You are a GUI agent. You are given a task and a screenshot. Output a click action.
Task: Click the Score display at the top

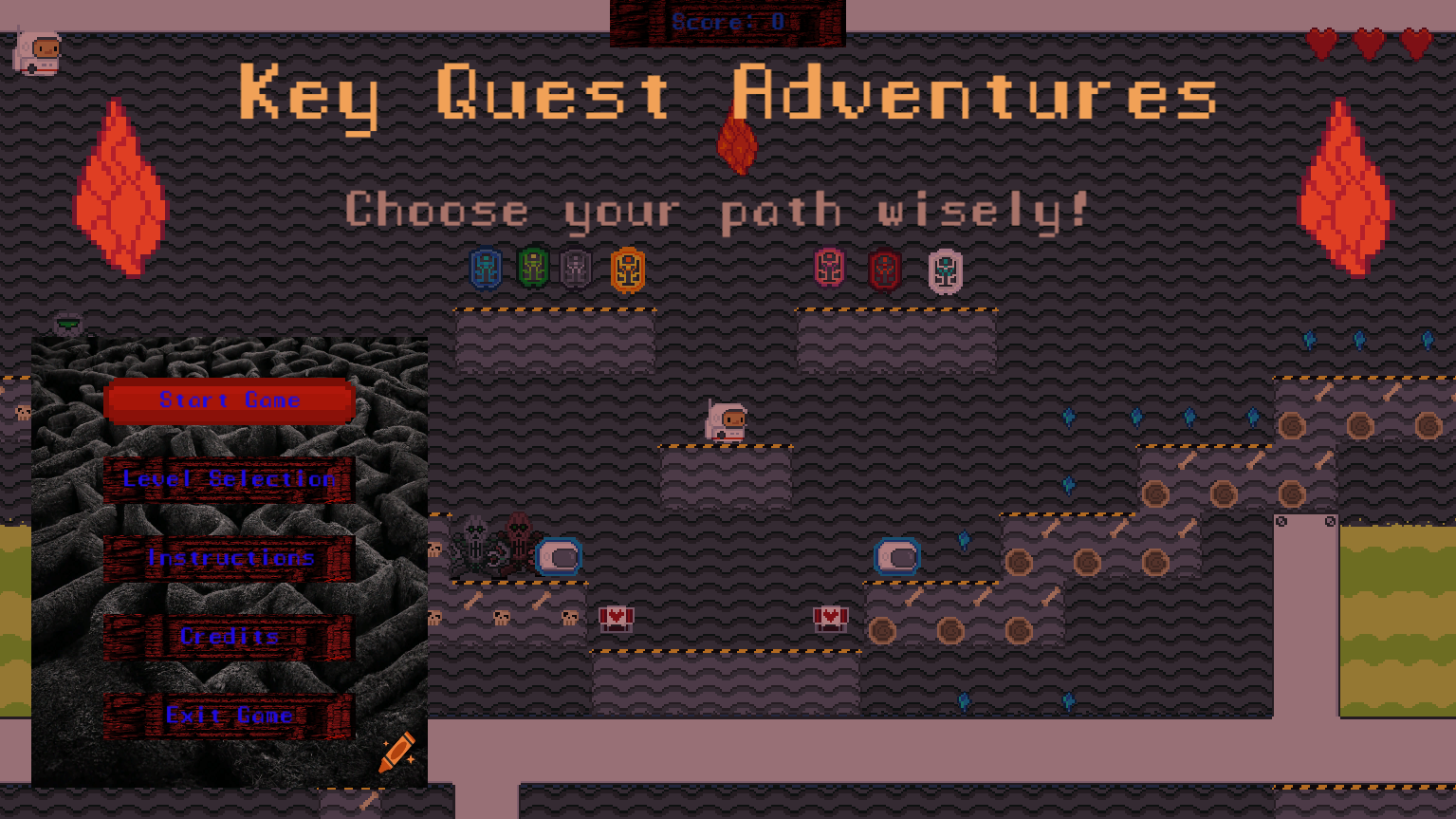pyautogui.click(x=727, y=23)
